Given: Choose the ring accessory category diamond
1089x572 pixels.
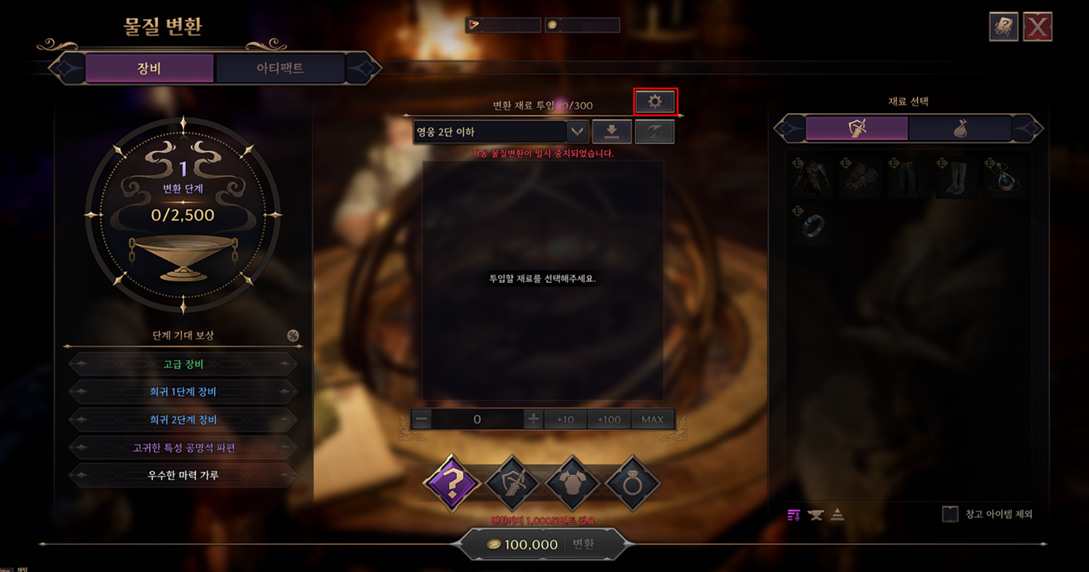Looking at the screenshot, I should 632,483.
